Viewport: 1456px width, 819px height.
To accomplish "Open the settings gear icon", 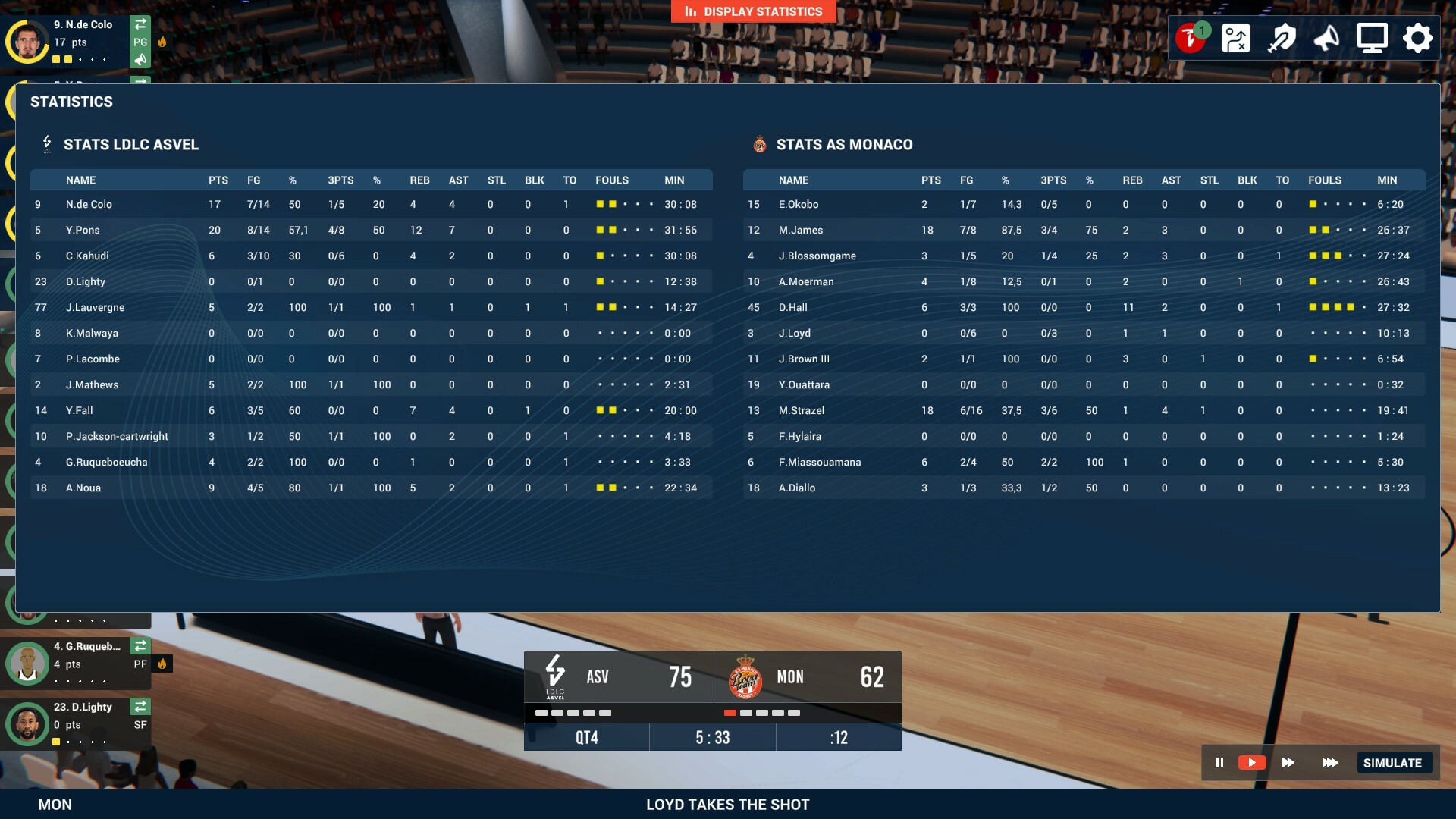I will [x=1417, y=38].
